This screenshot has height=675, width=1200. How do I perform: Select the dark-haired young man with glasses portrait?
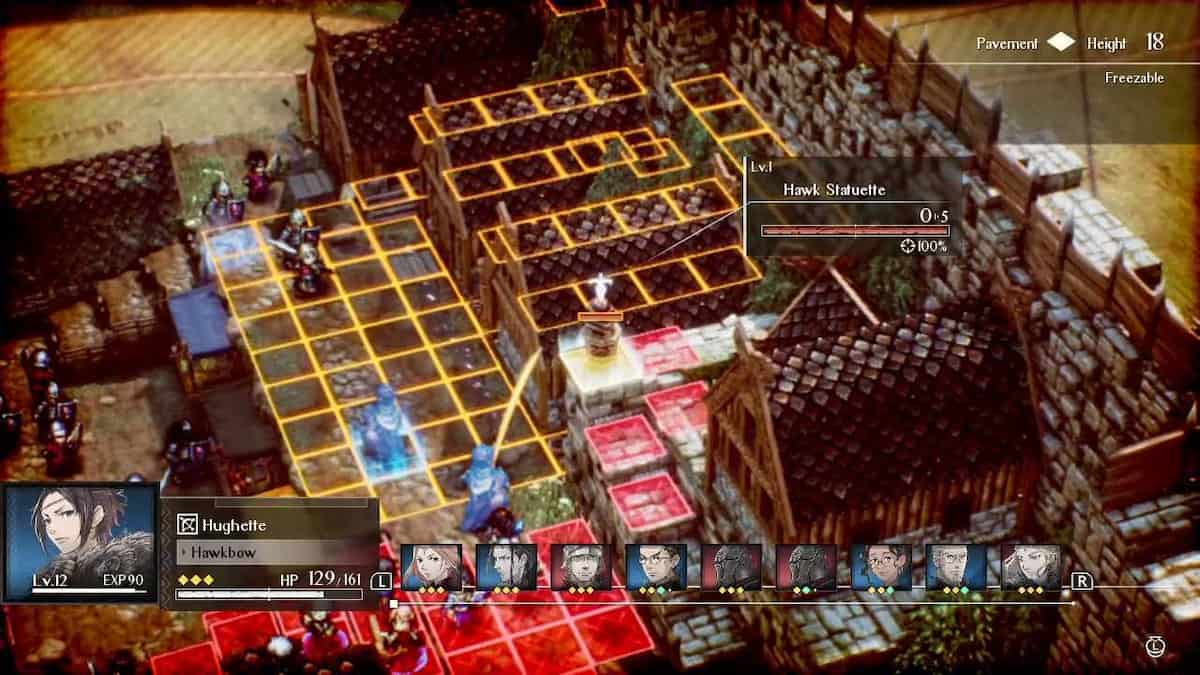click(656, 567)
